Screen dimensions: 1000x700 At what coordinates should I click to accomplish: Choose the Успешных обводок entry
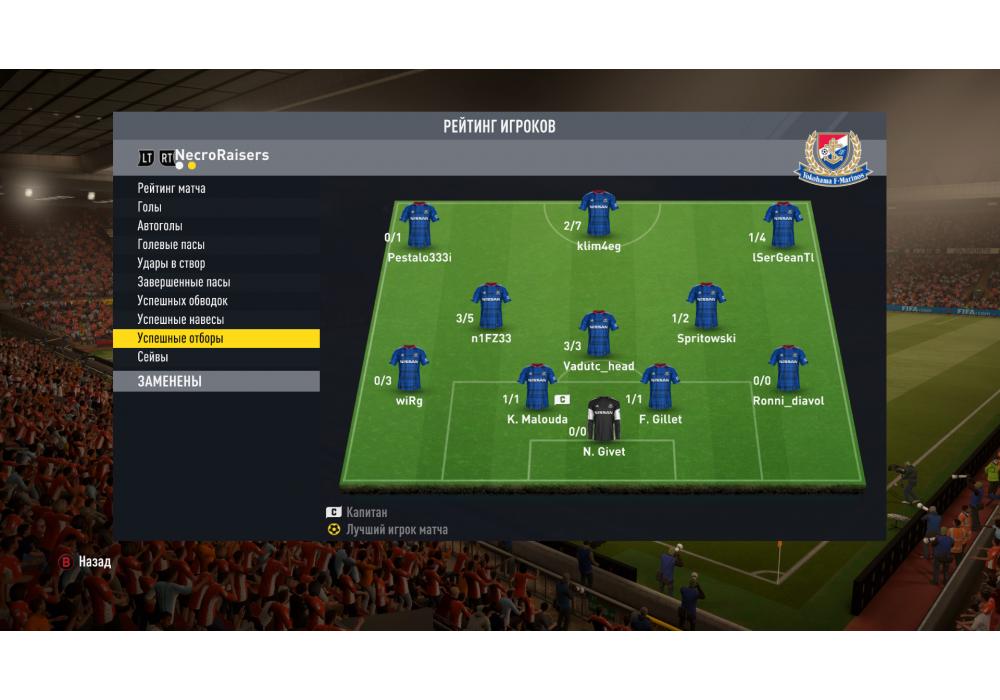point(183,300)
